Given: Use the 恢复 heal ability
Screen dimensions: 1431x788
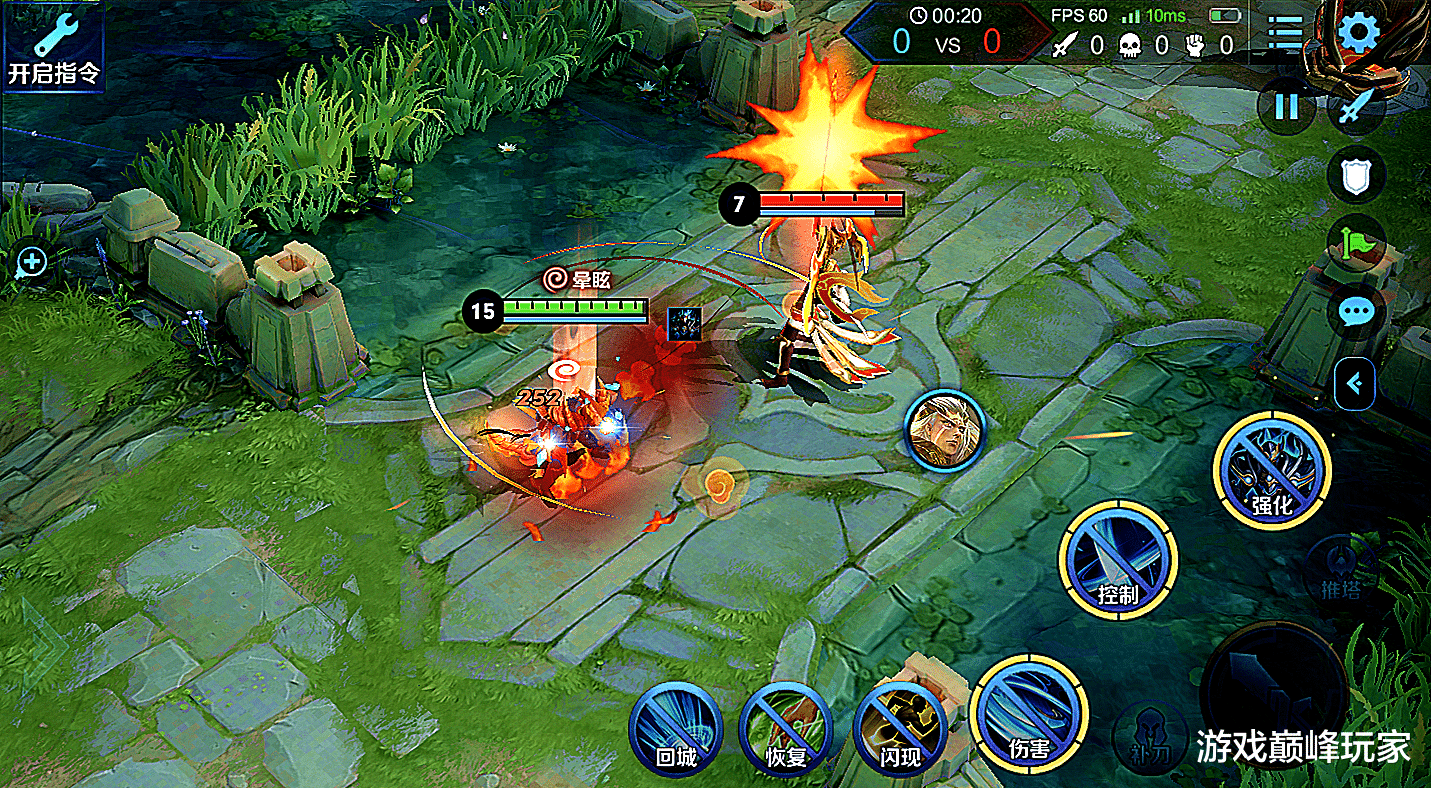Looking at the screenshot, I should coord(786,728).
